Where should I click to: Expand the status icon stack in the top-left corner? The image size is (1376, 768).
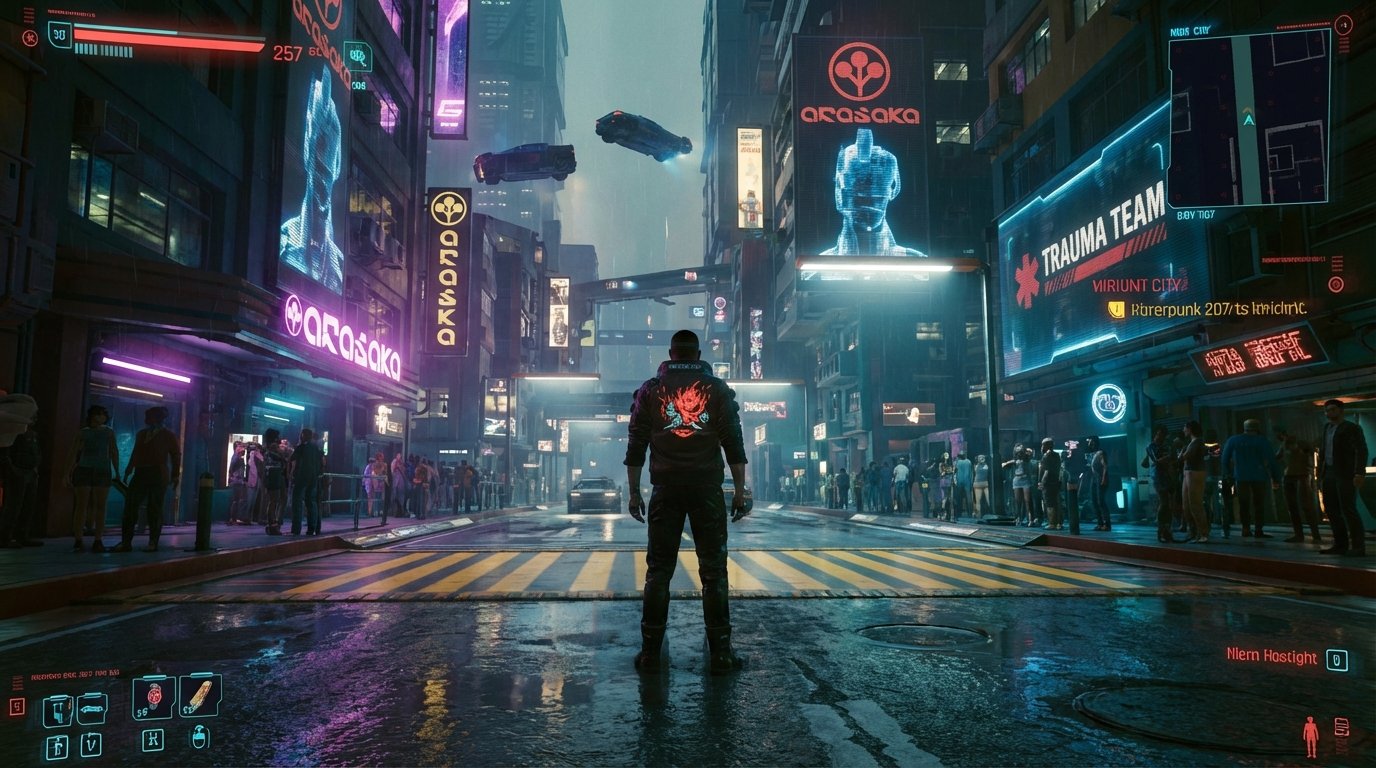click(x=29, y=16)
